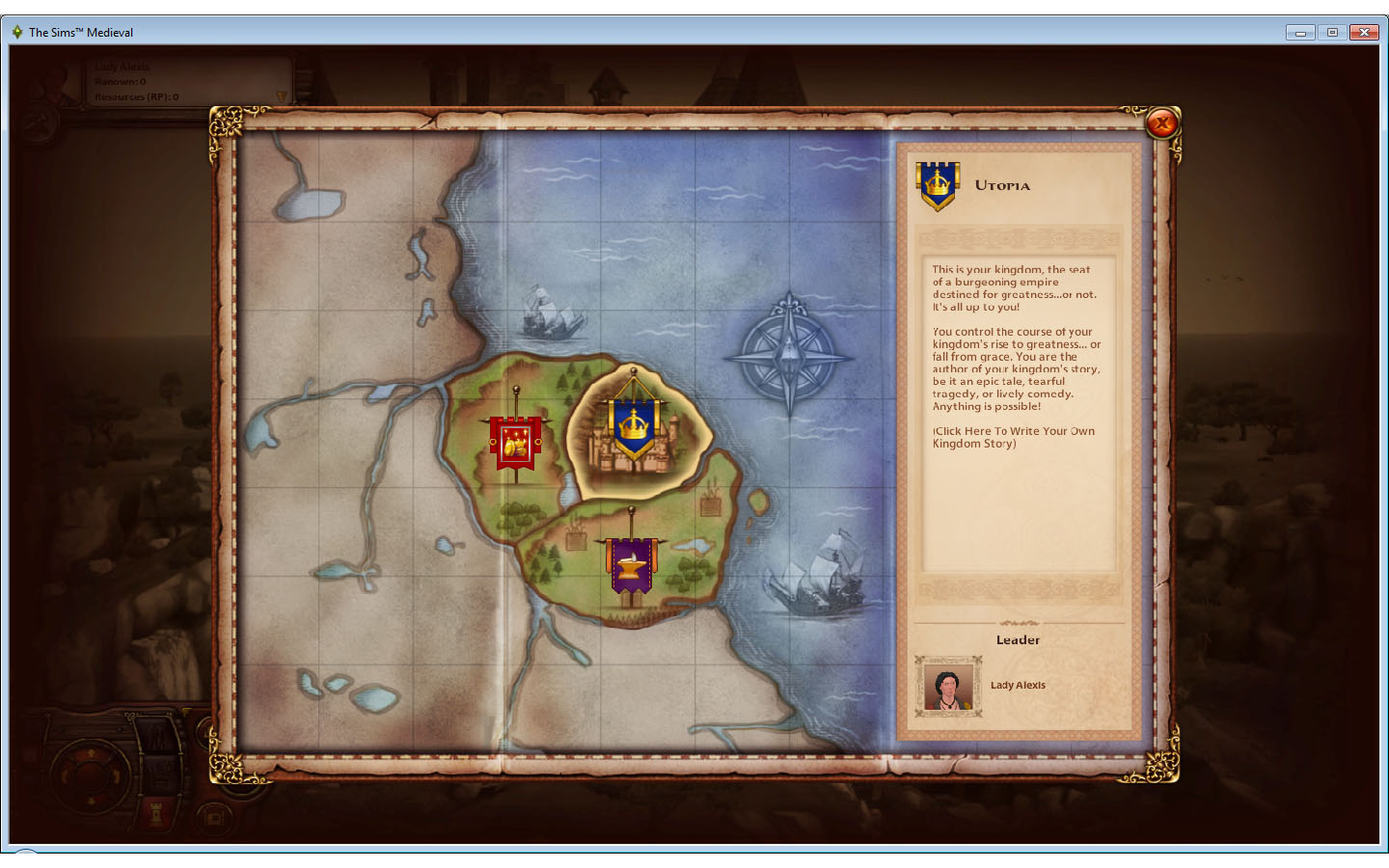This screenshot has width=1389, height=868.
Task: Click the pan-up arrow on the camera pad
Action: click(x=90, y=752)
